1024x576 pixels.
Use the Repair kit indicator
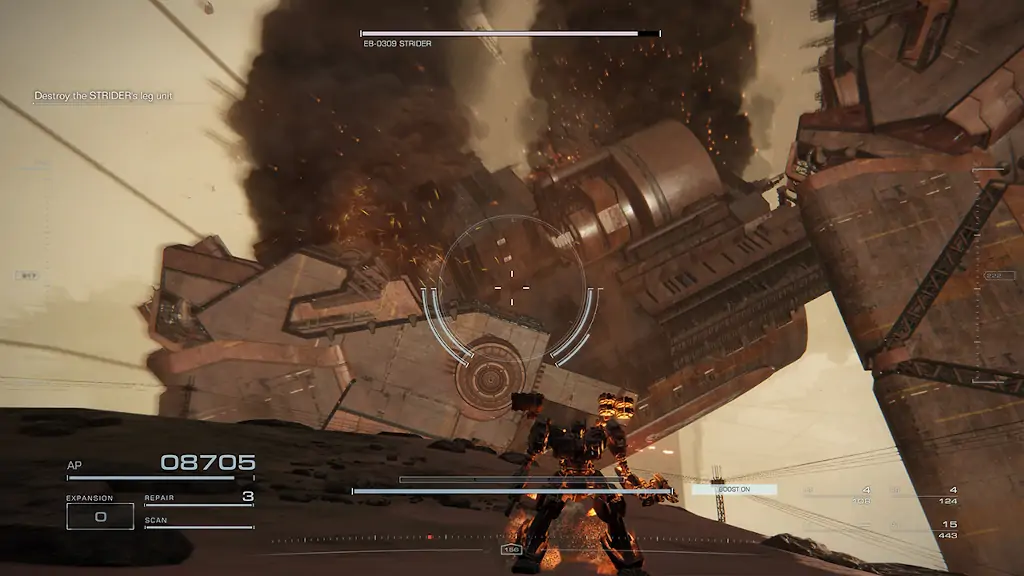[199, 498]
